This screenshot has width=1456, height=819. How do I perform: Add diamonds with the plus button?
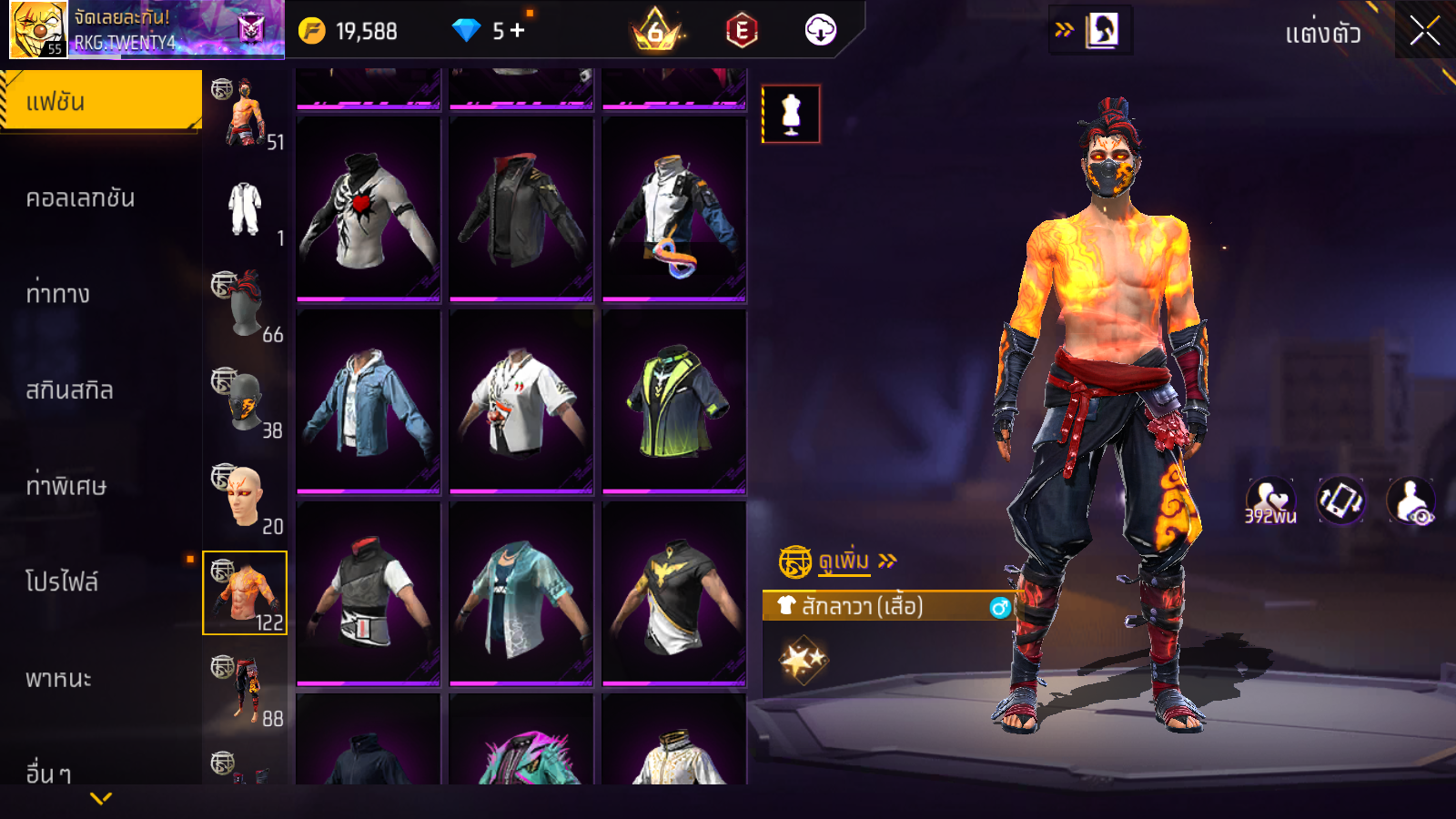518,31
